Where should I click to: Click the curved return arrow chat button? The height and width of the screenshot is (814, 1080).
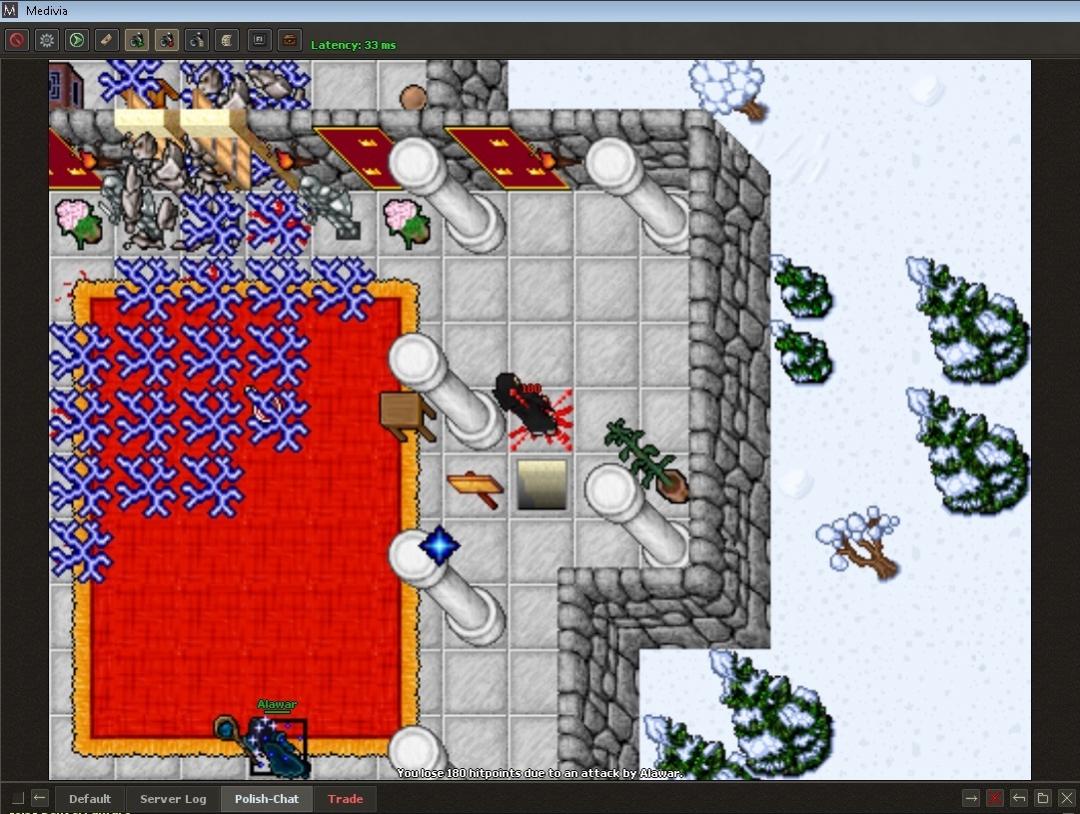(1019, 797)
